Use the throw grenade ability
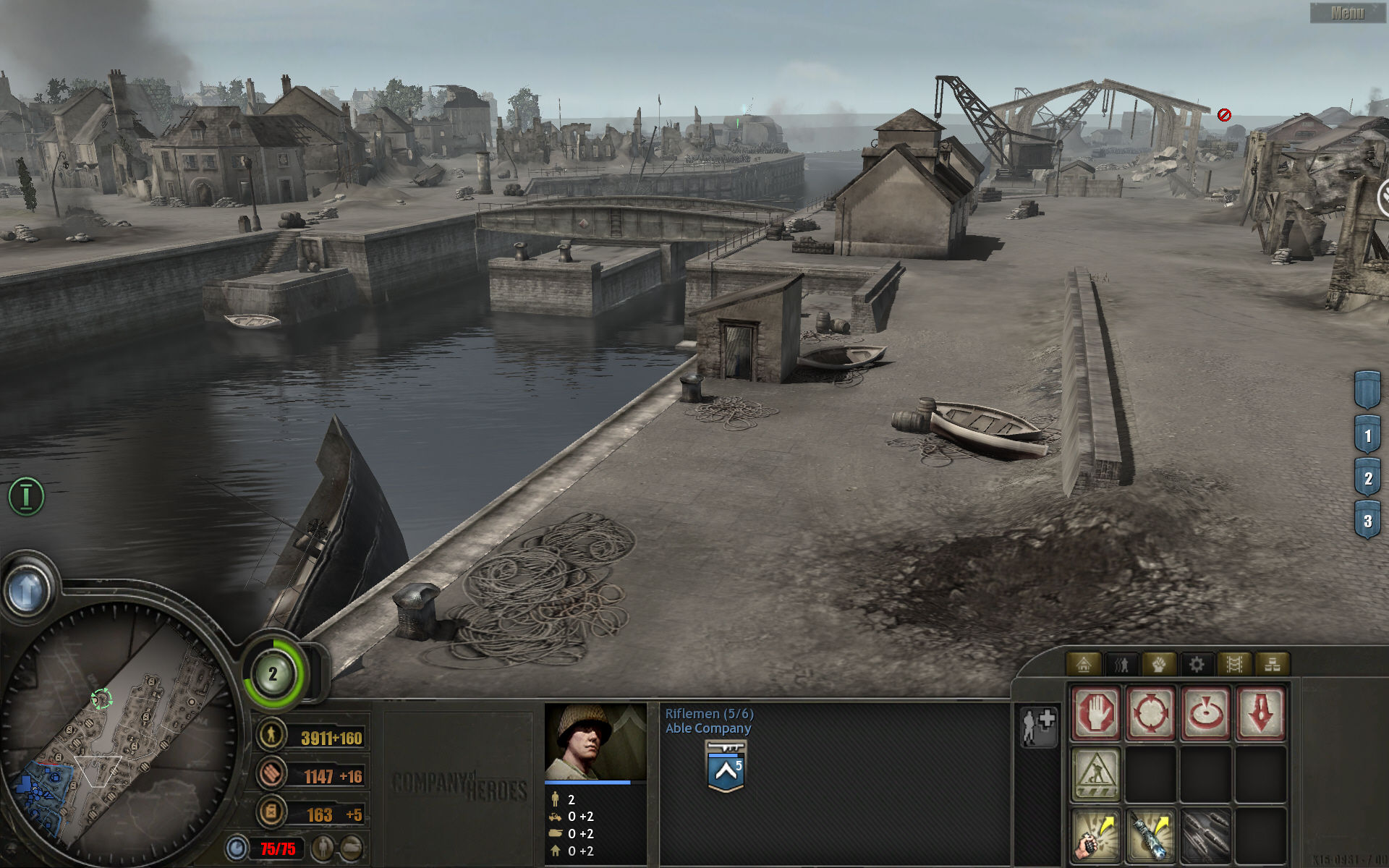This screenshot has width=1389, height=868. [x=1095, y=835]
